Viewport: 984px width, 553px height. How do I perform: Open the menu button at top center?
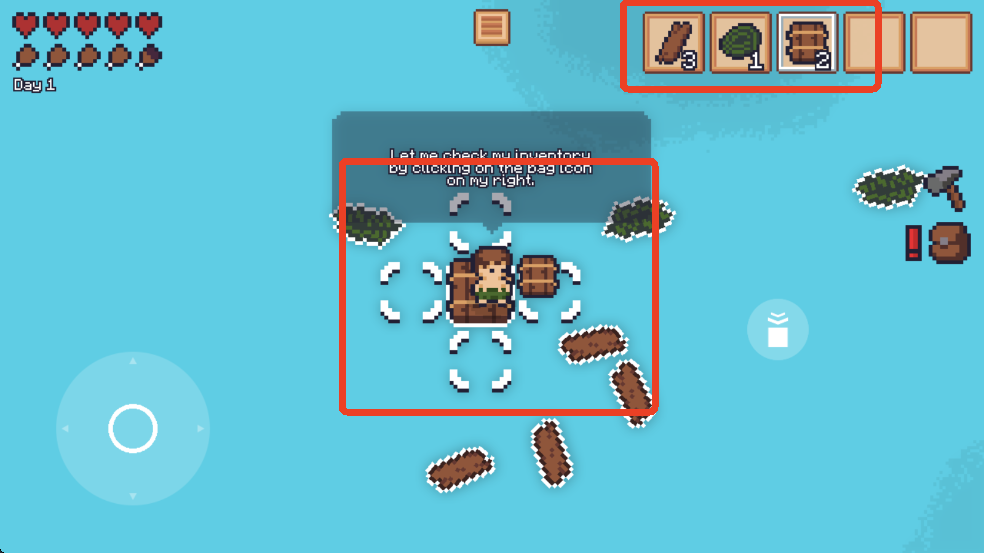coord(491,28)
